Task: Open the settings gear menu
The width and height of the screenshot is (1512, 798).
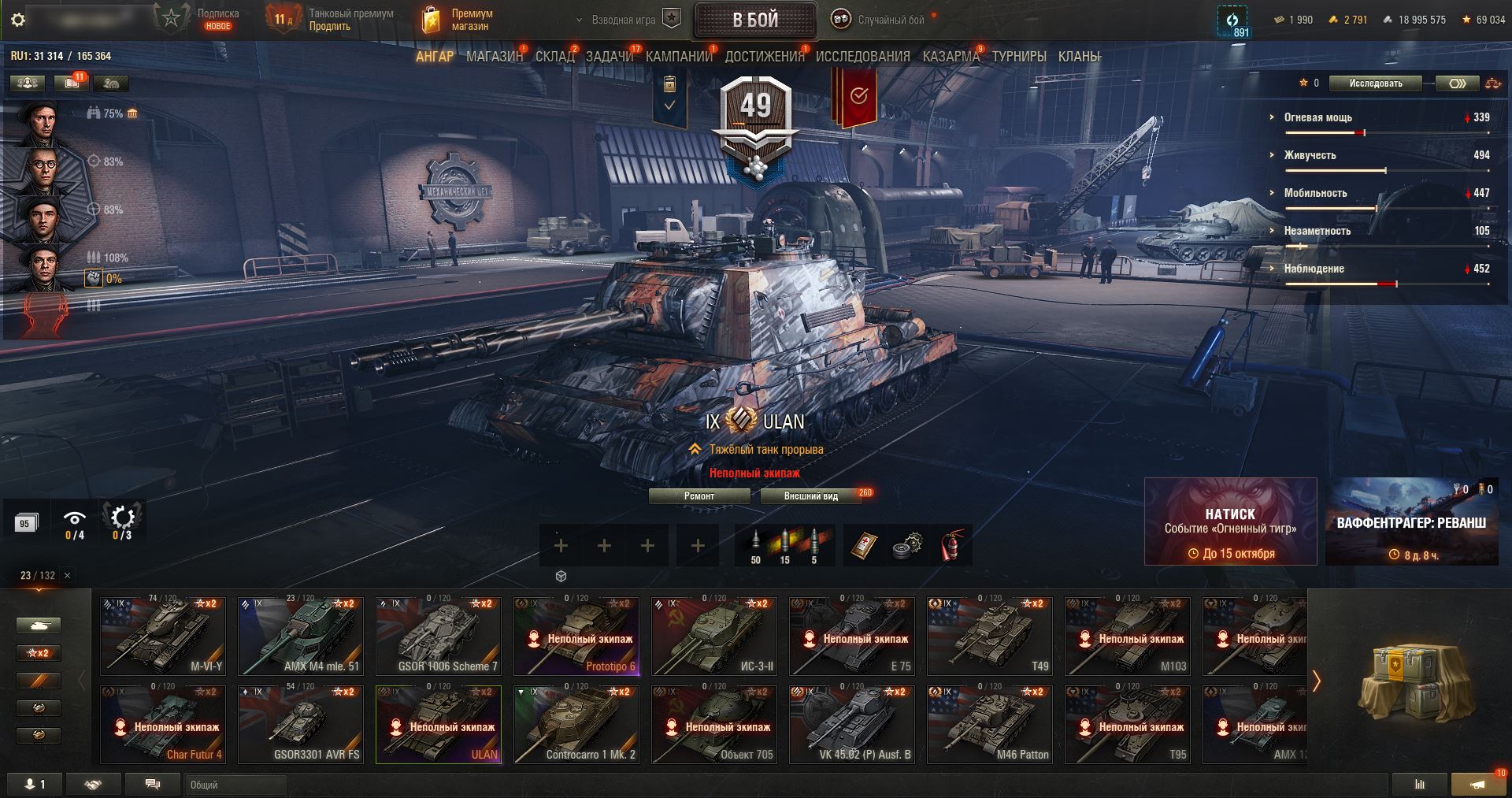Action: pos(18,20)
